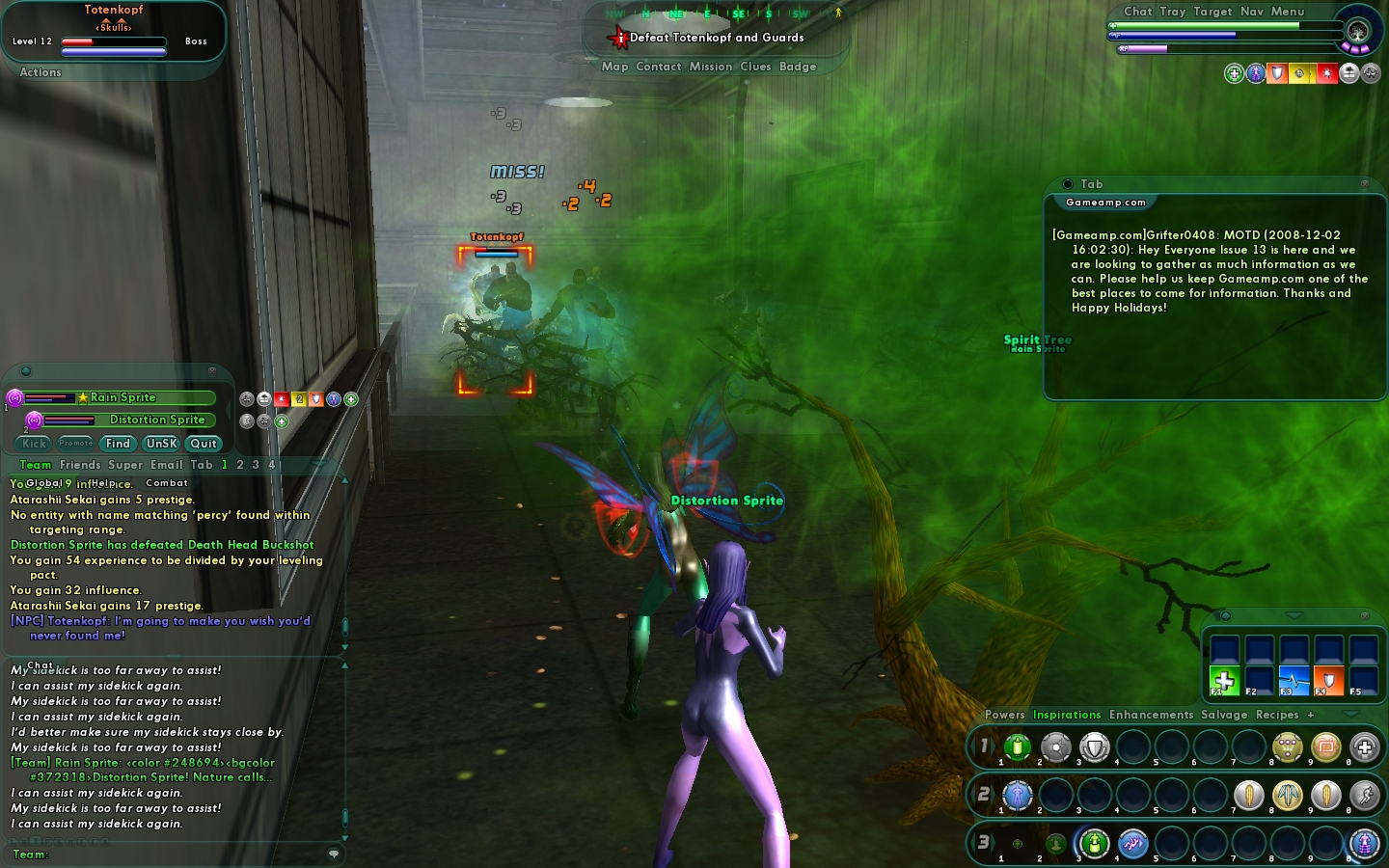Screen dimensions: 1389x868
Task: Open the Recipes tab
Action: (x=1277, y=715)
